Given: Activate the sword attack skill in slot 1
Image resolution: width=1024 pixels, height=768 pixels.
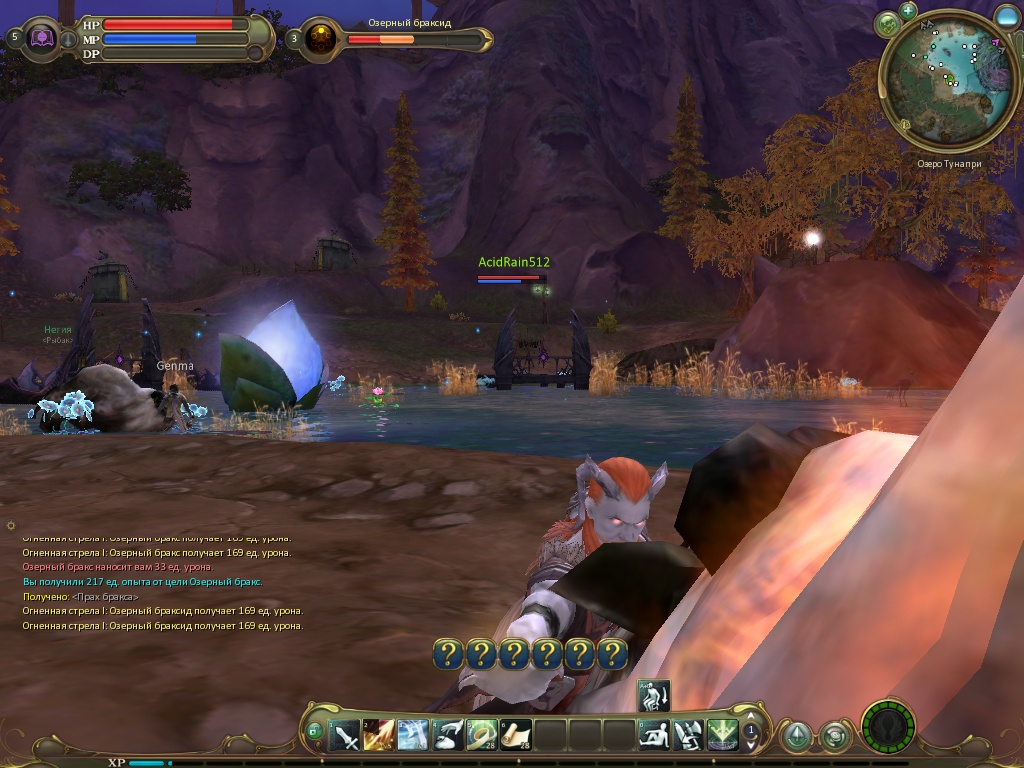Looking at the screenshot, I should click(x=346, y=735).
